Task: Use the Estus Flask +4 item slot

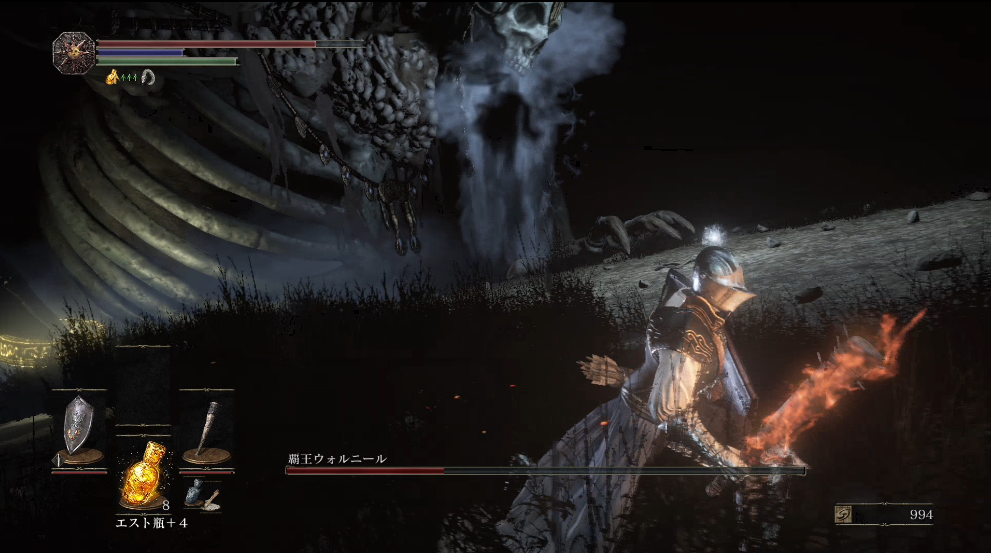Action: [x=142, y=474]
